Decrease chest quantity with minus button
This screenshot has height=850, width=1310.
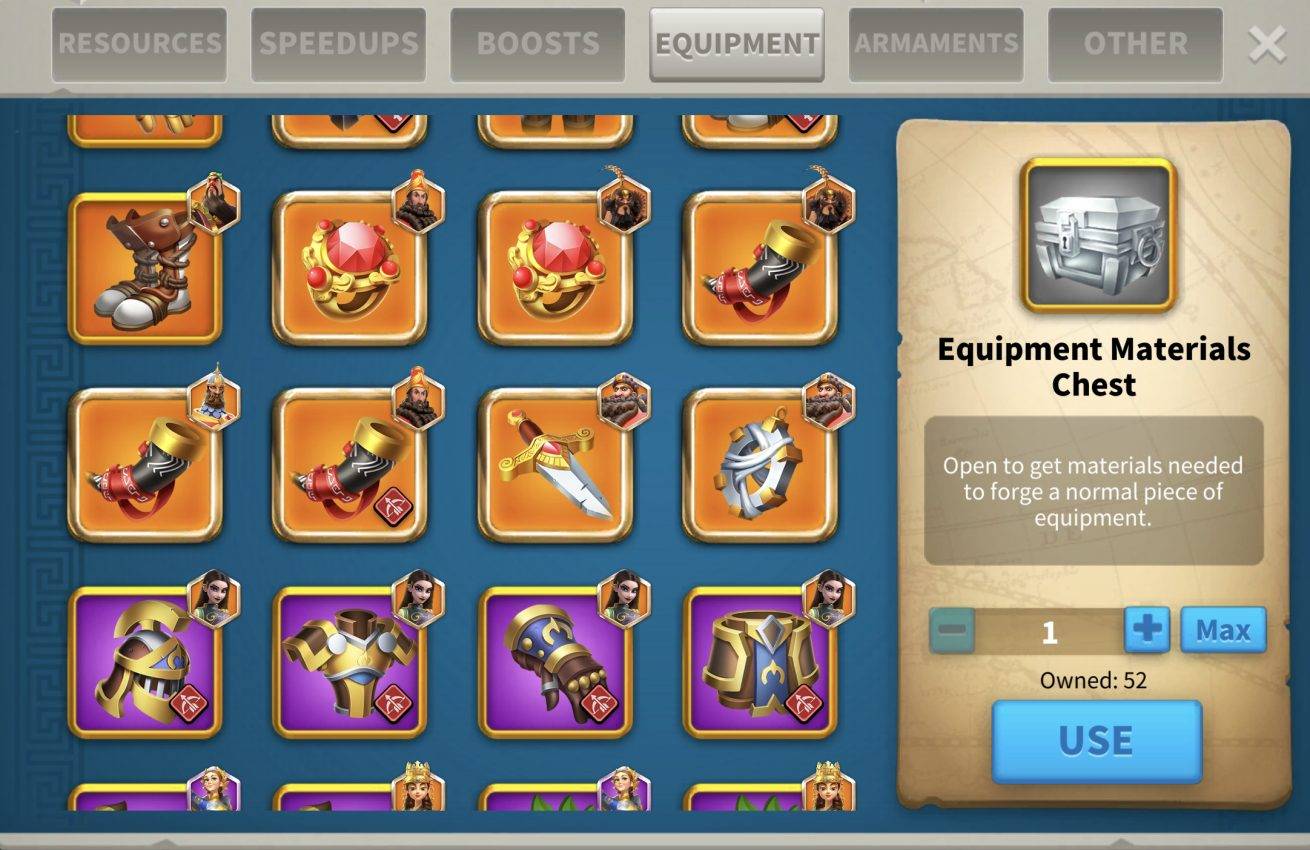[x=952, y=630]
